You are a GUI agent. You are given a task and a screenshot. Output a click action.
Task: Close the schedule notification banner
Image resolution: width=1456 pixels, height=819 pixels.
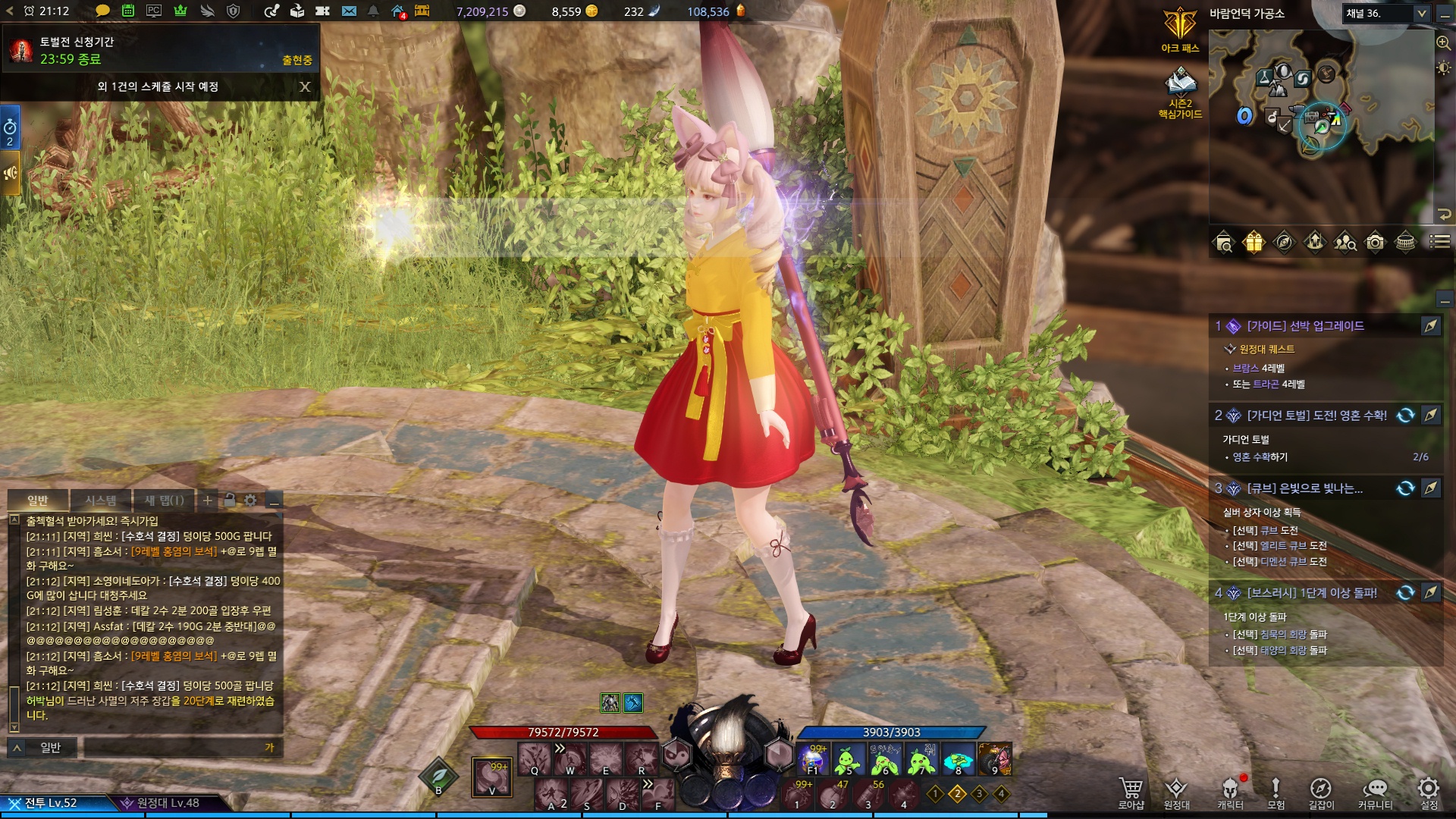pos(305,86)
